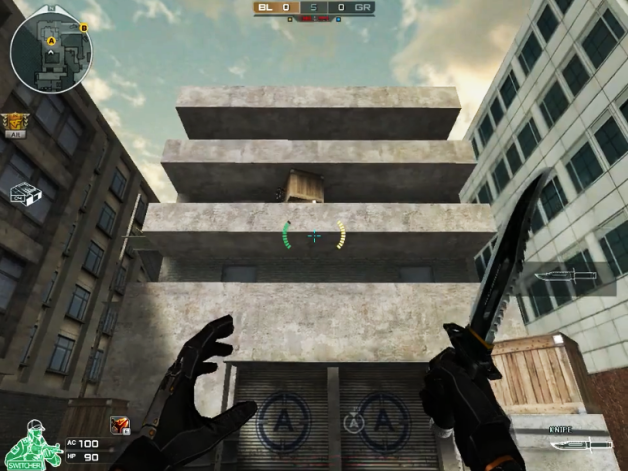Activate the fiery skill icon above armor
629x471 pixels.
pos(119,424)
